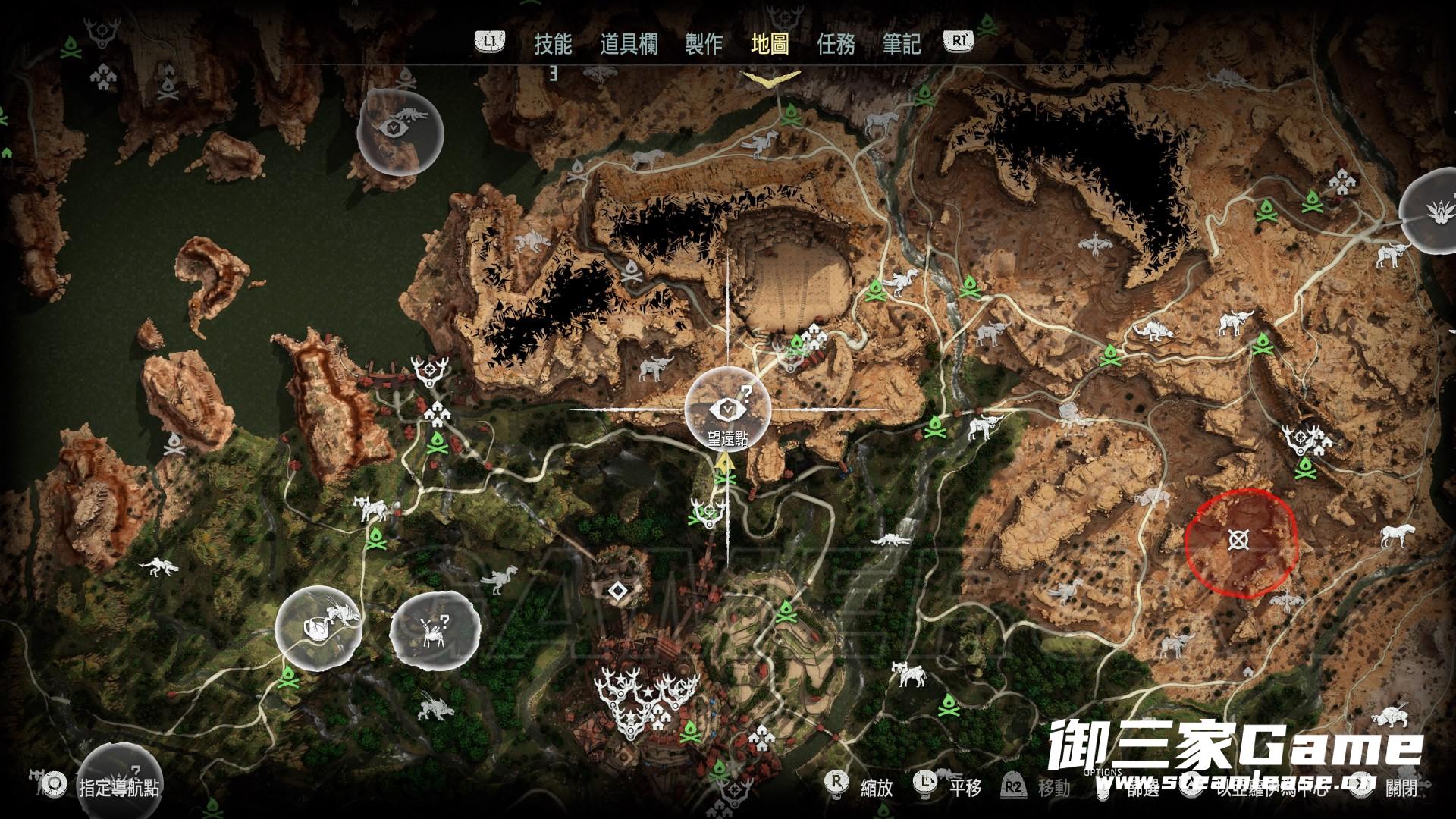Switch to the 筆記 tab
This screenshot has height=819, width=1456.
click(902, 44)
